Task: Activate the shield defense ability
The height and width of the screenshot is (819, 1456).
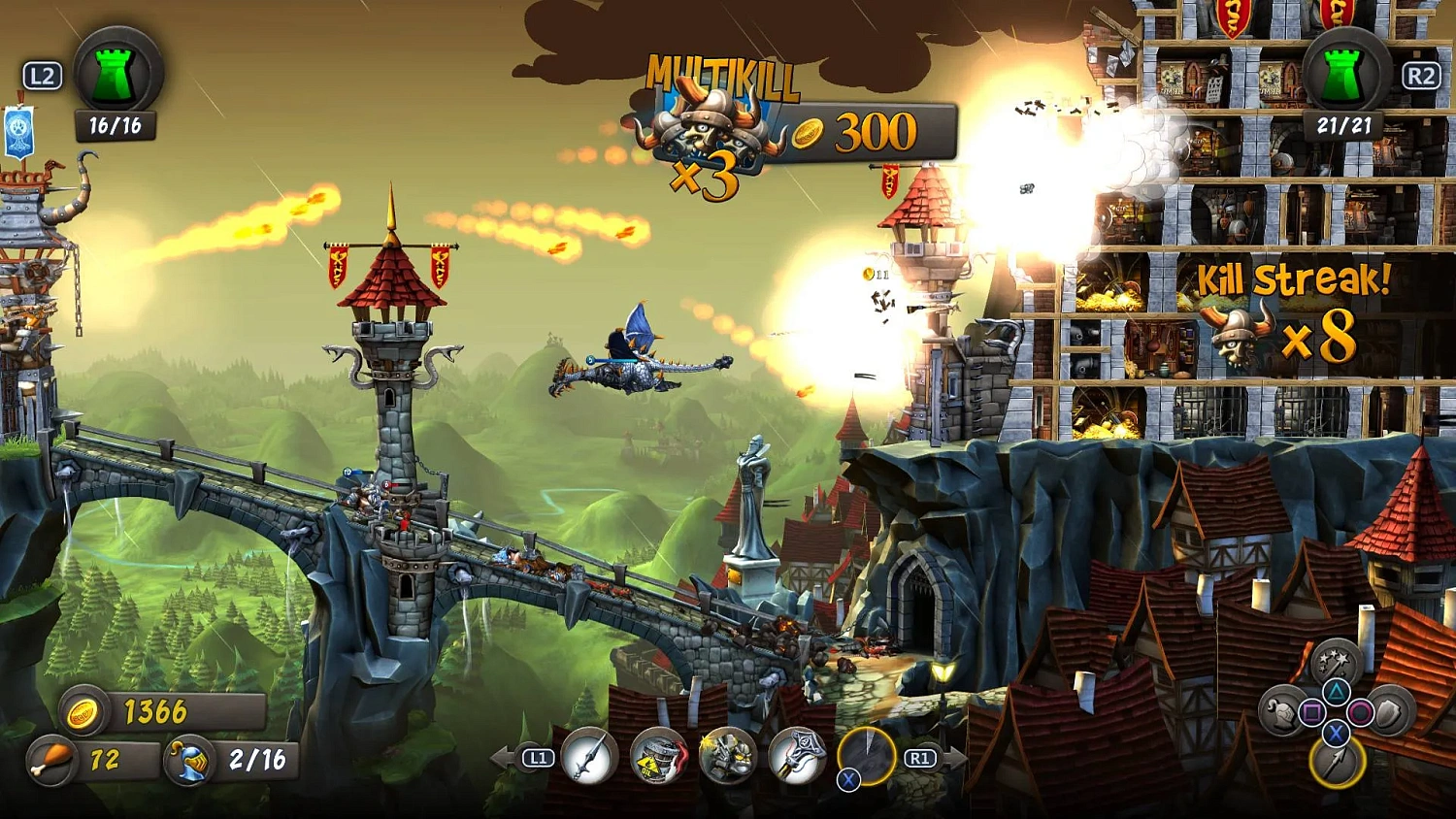Action: click(x=1387, y=712)
